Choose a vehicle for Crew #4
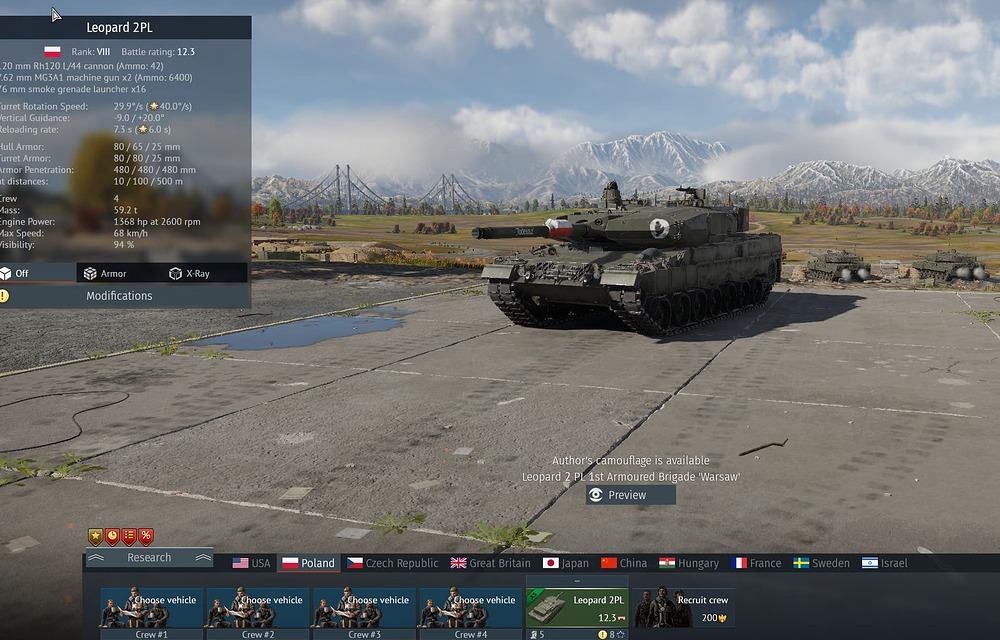Image resolution: width=1000 pixels, height=640 pixels. click(x=470, y=609)
